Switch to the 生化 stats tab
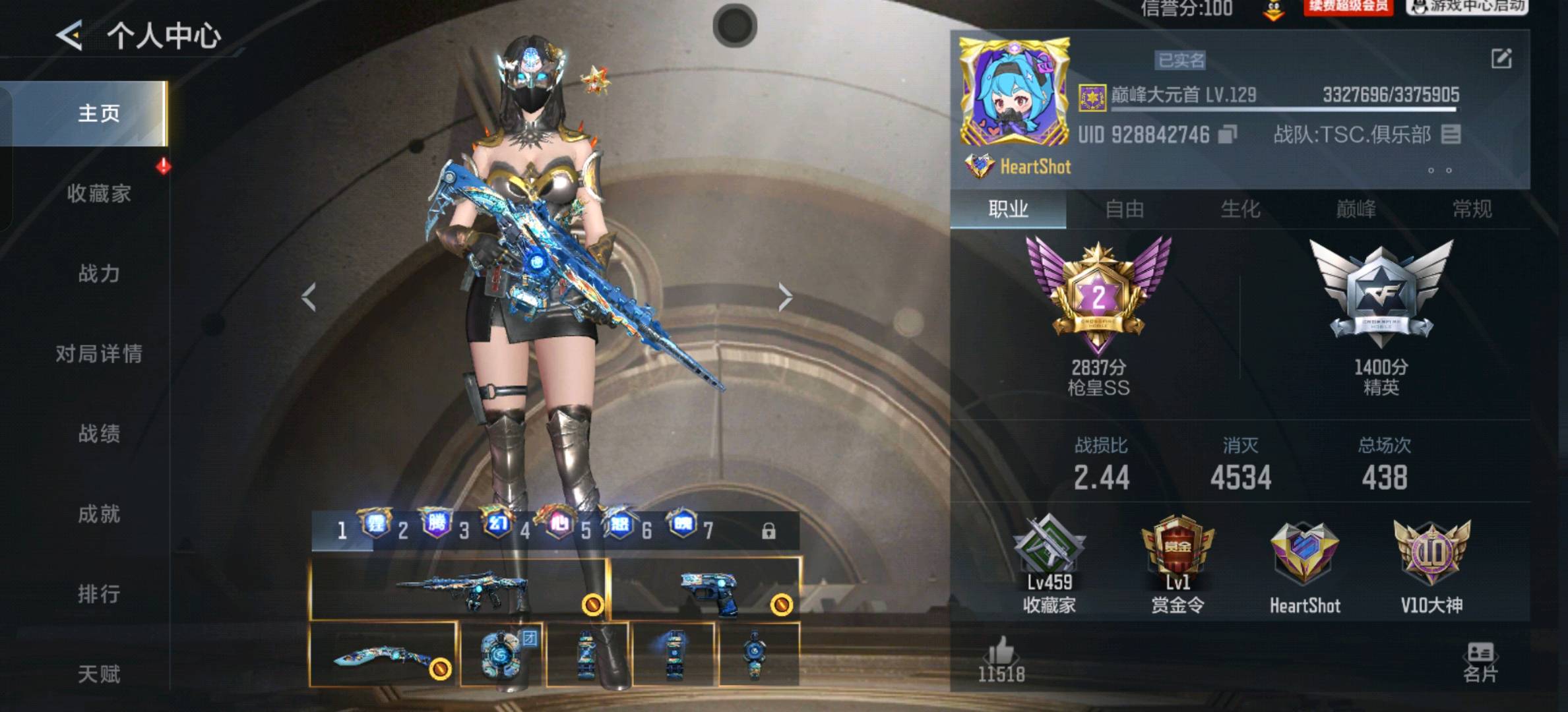This screenshot has height=712, width=1568. [1240, 210]
